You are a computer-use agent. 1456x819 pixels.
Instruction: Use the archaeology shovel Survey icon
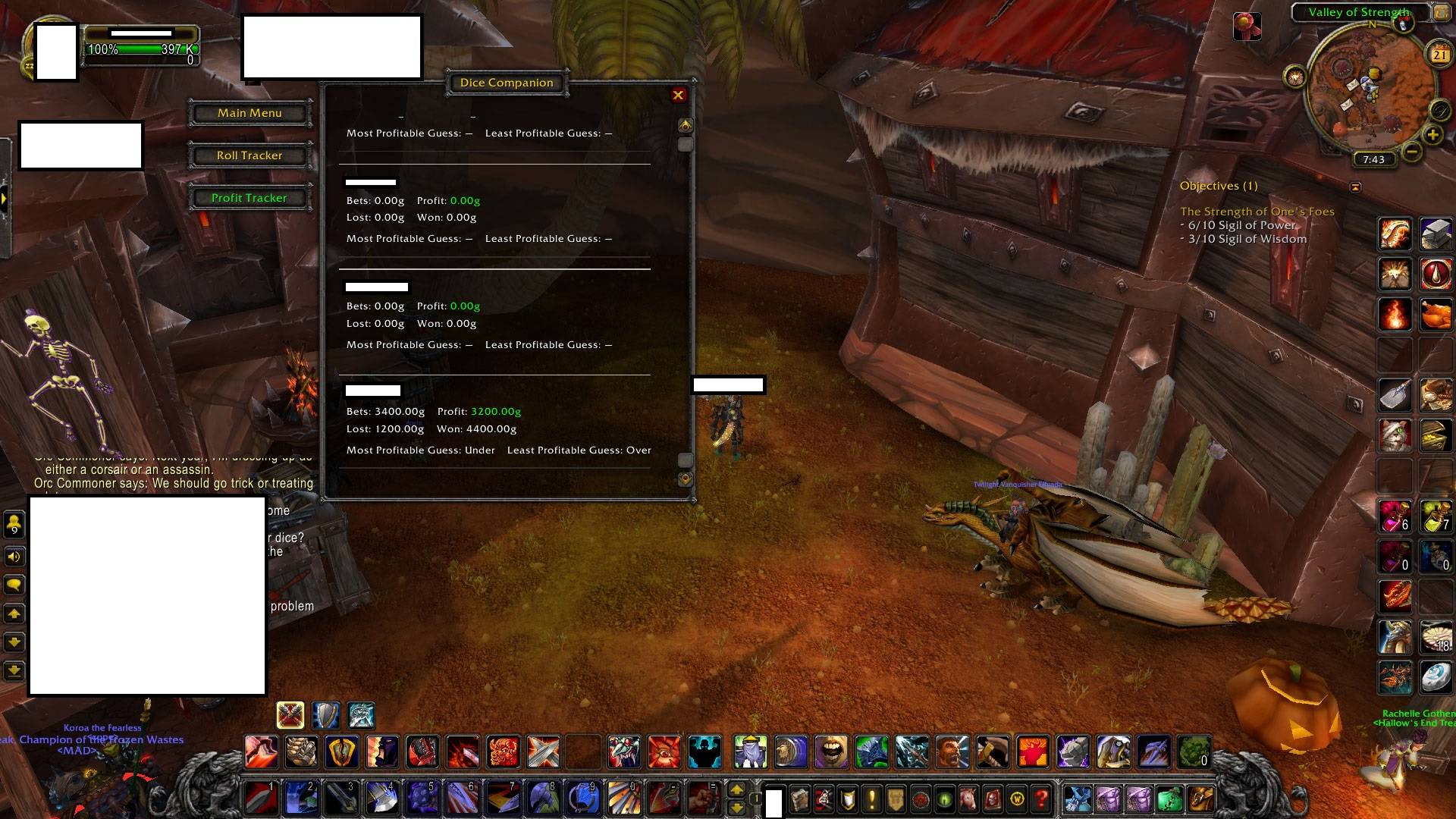pyautogui.click(x=1395, y=394)
